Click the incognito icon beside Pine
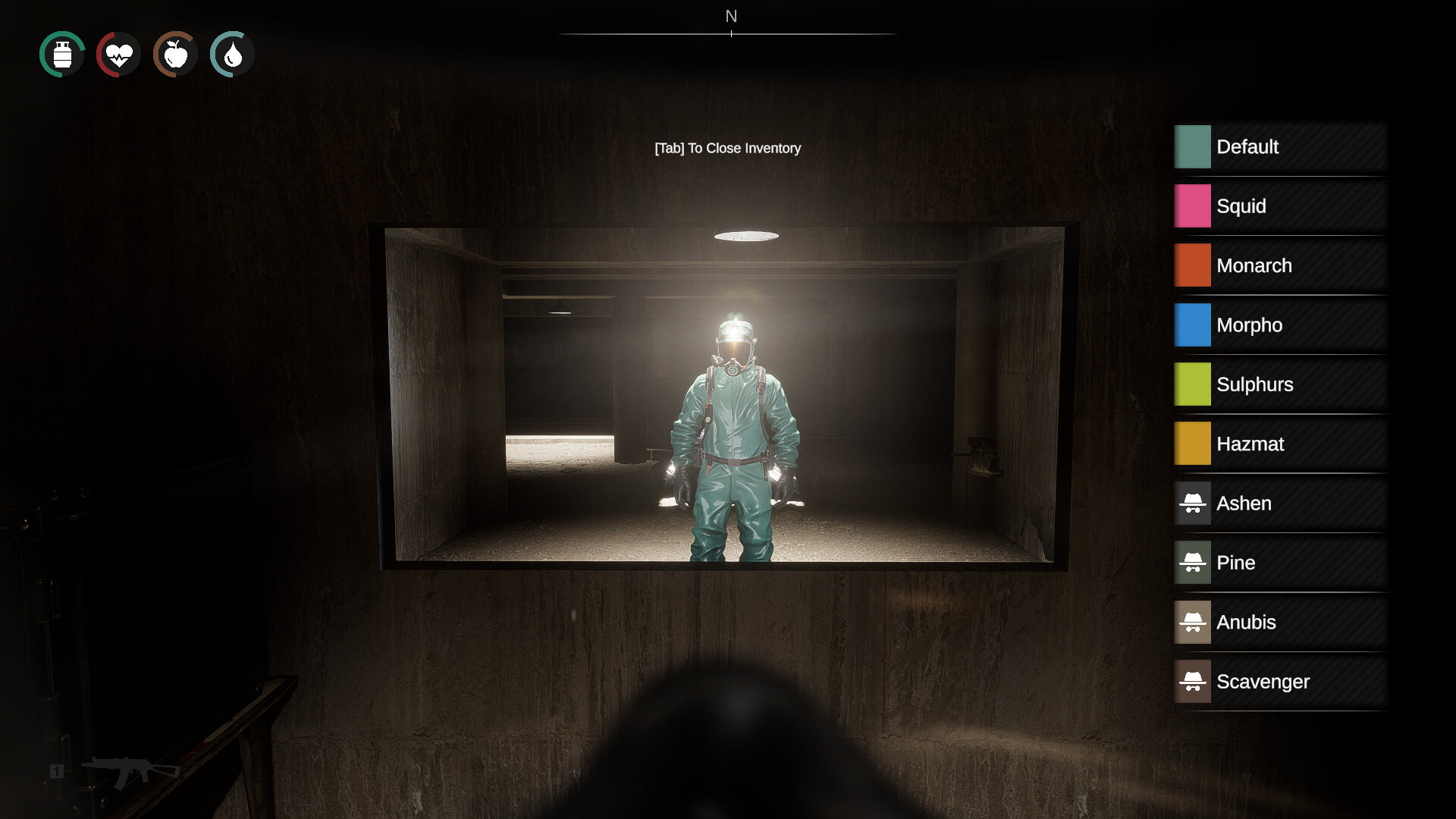The height and width of the screenshot is (819, 1456). click(1193, 563)
